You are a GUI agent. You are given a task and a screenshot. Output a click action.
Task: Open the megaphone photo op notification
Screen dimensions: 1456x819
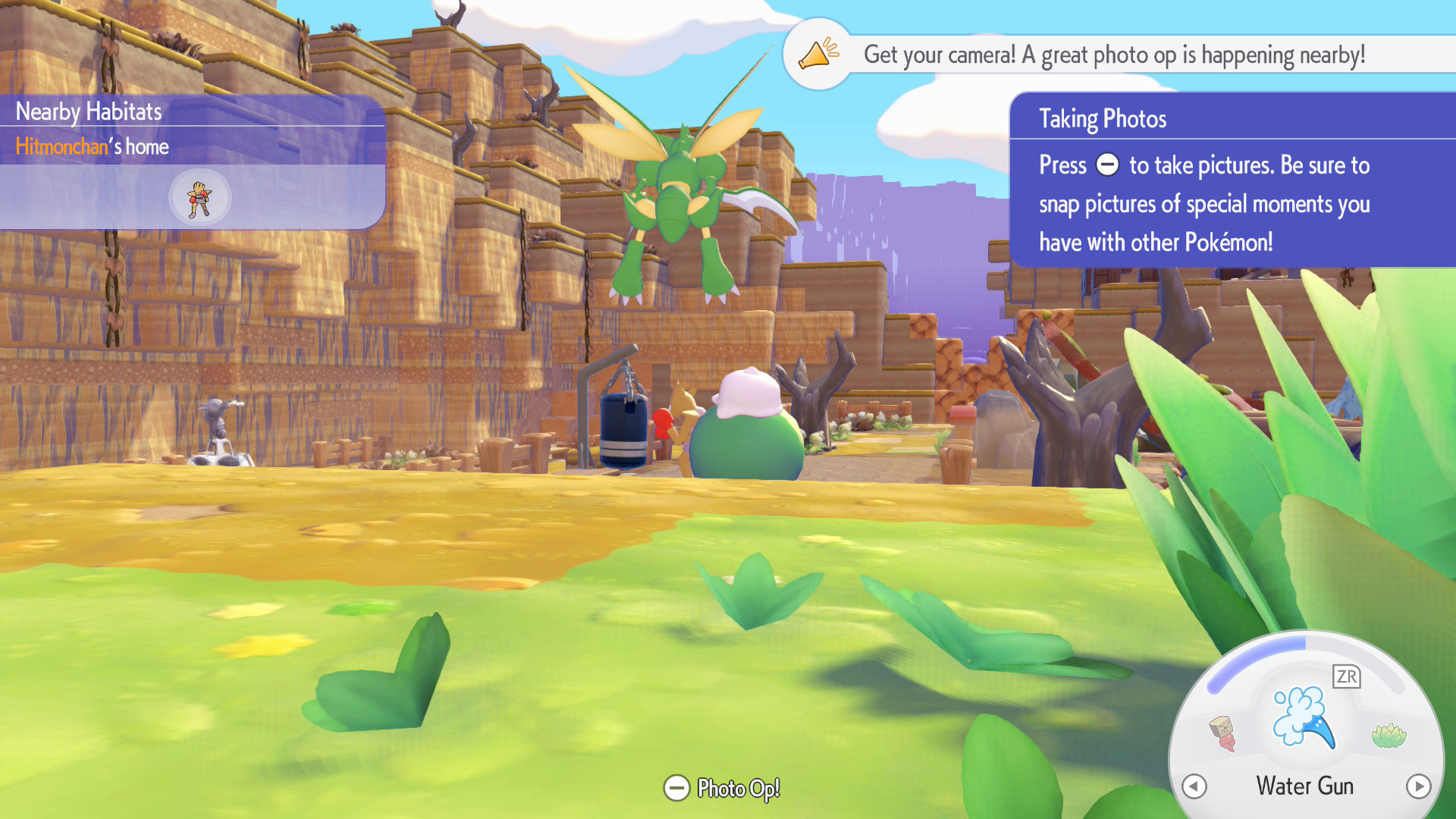819,55
